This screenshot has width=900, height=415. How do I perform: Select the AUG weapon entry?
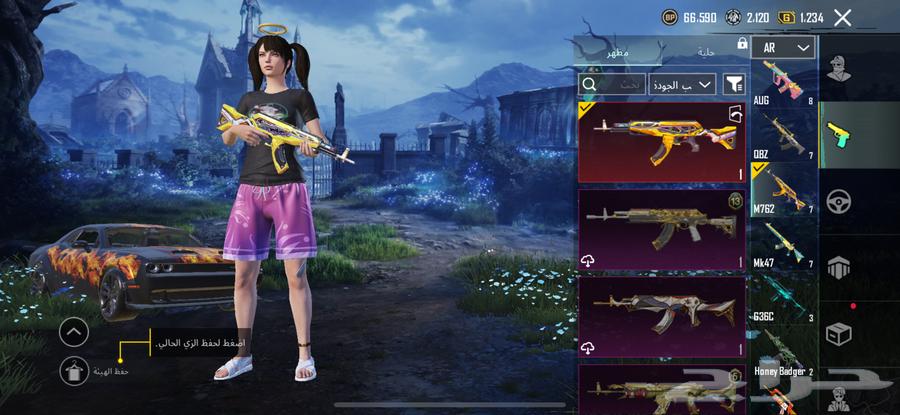(x=782, y=84)
